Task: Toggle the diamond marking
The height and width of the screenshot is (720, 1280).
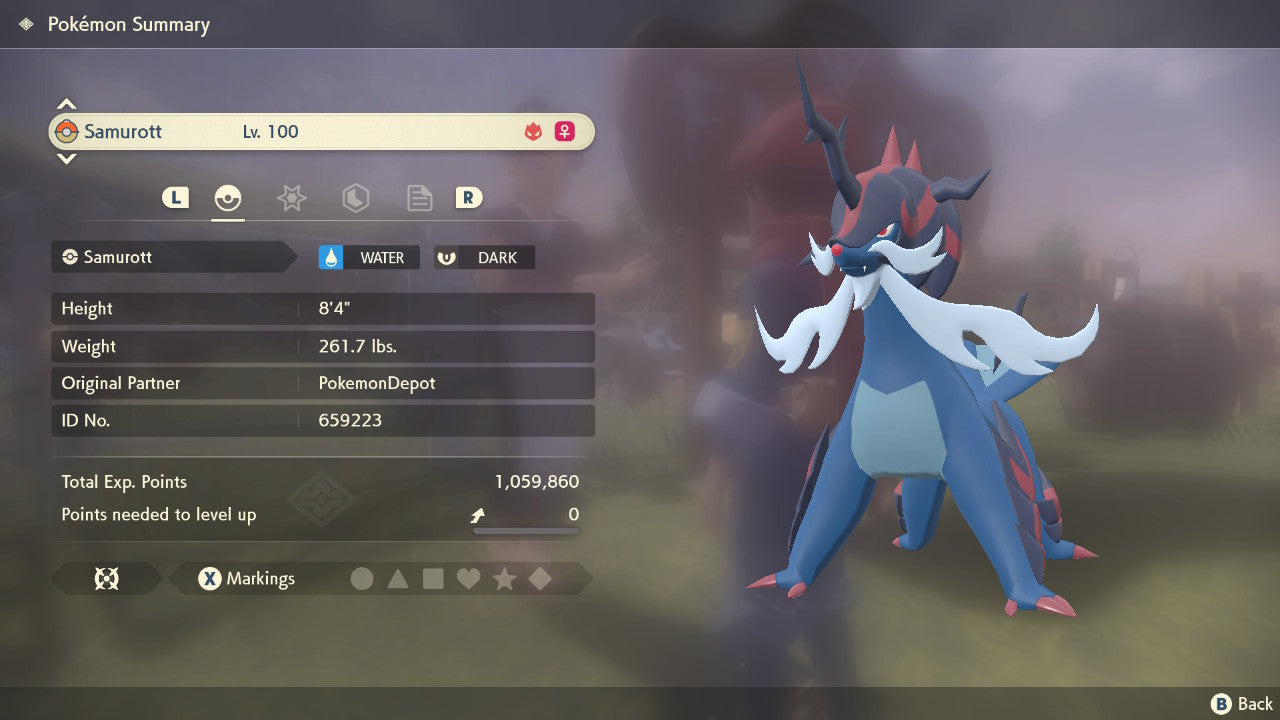Action: [x=540, y=579]
